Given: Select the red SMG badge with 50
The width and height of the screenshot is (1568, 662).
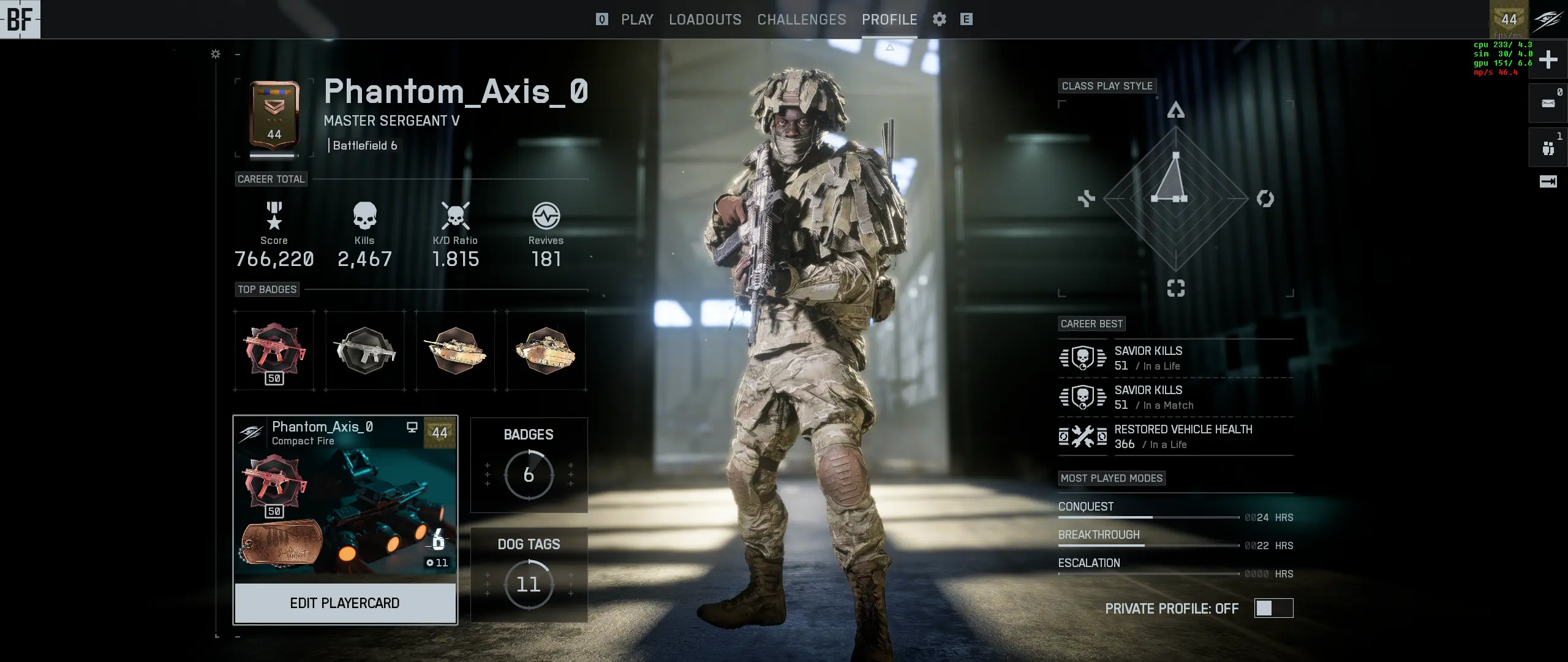Looking at the screenshot, I should tap(274, 351).
